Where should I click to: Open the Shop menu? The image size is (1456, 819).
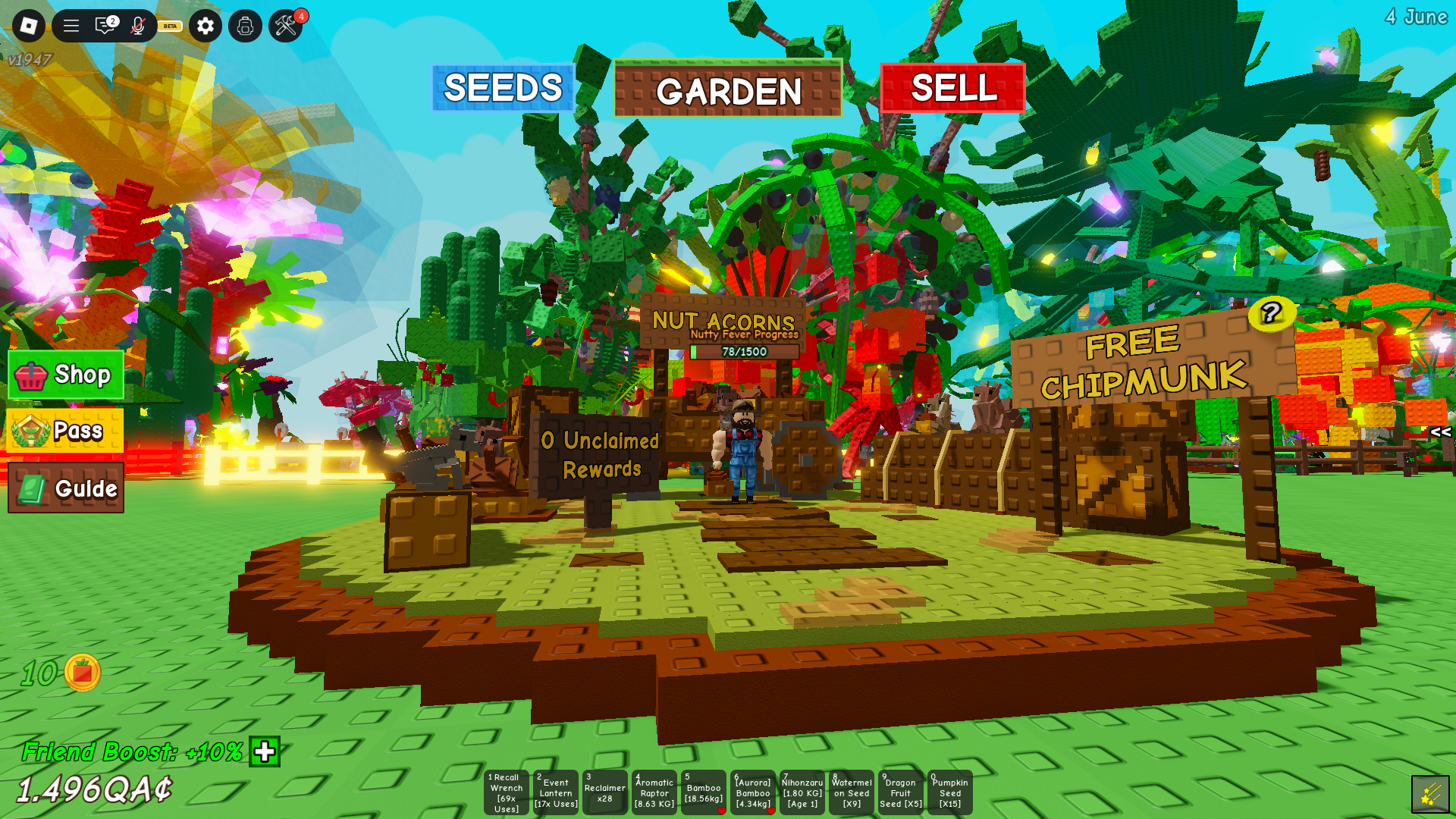66,375
